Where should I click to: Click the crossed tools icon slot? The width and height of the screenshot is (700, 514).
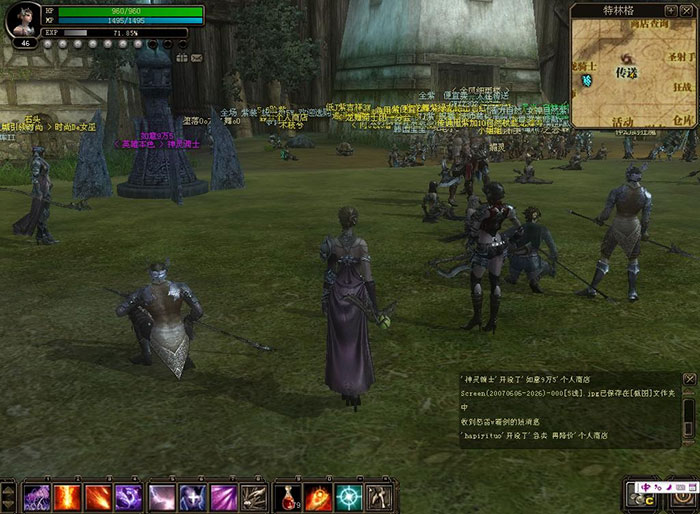pyautogui.click(x=380, y=496)
